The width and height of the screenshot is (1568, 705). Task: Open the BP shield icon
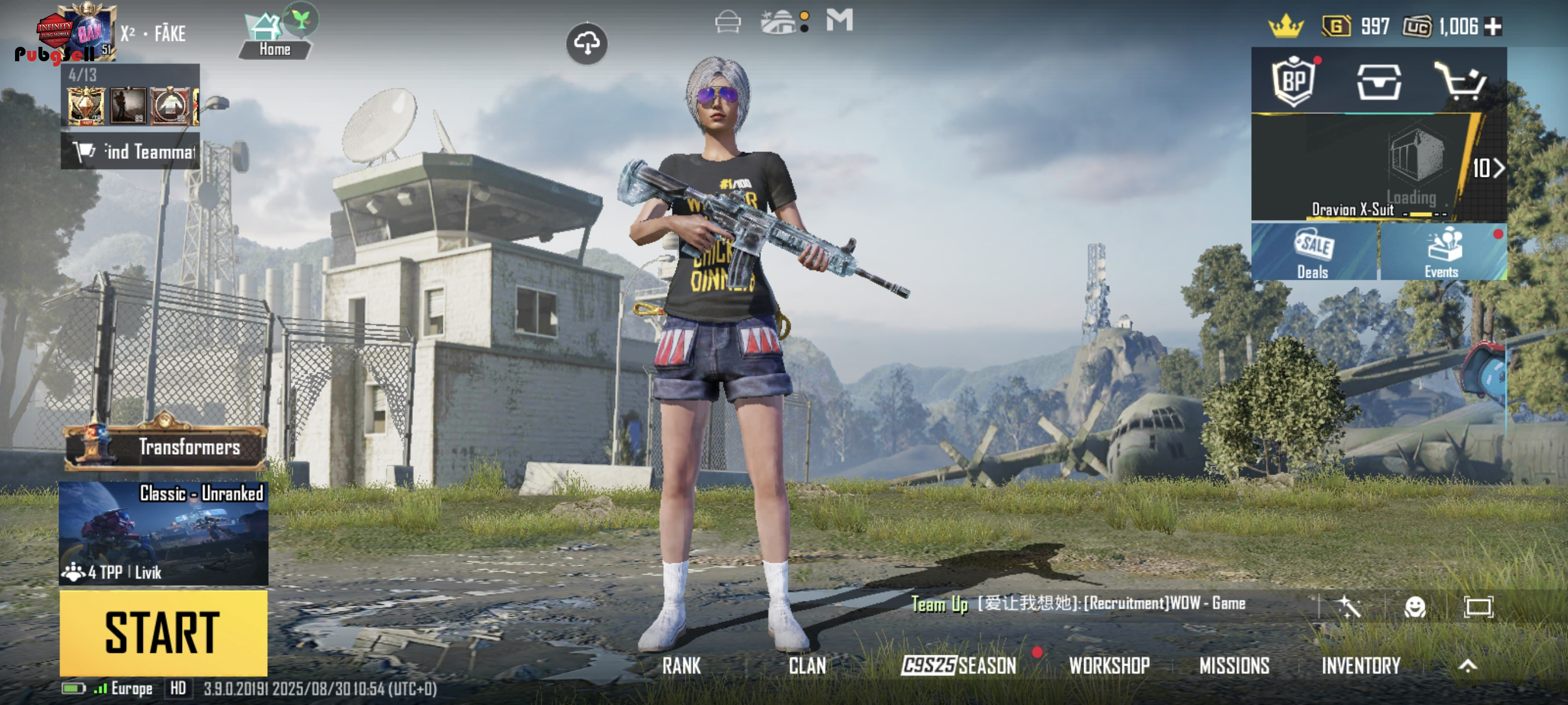tap(1293, 81)
